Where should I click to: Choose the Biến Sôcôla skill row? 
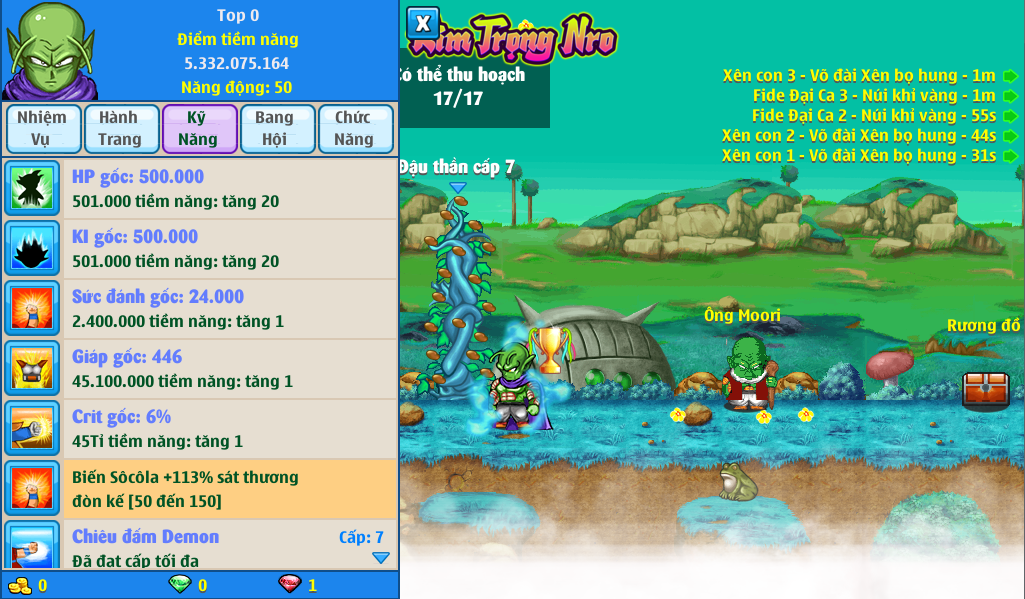pos(200,489)
